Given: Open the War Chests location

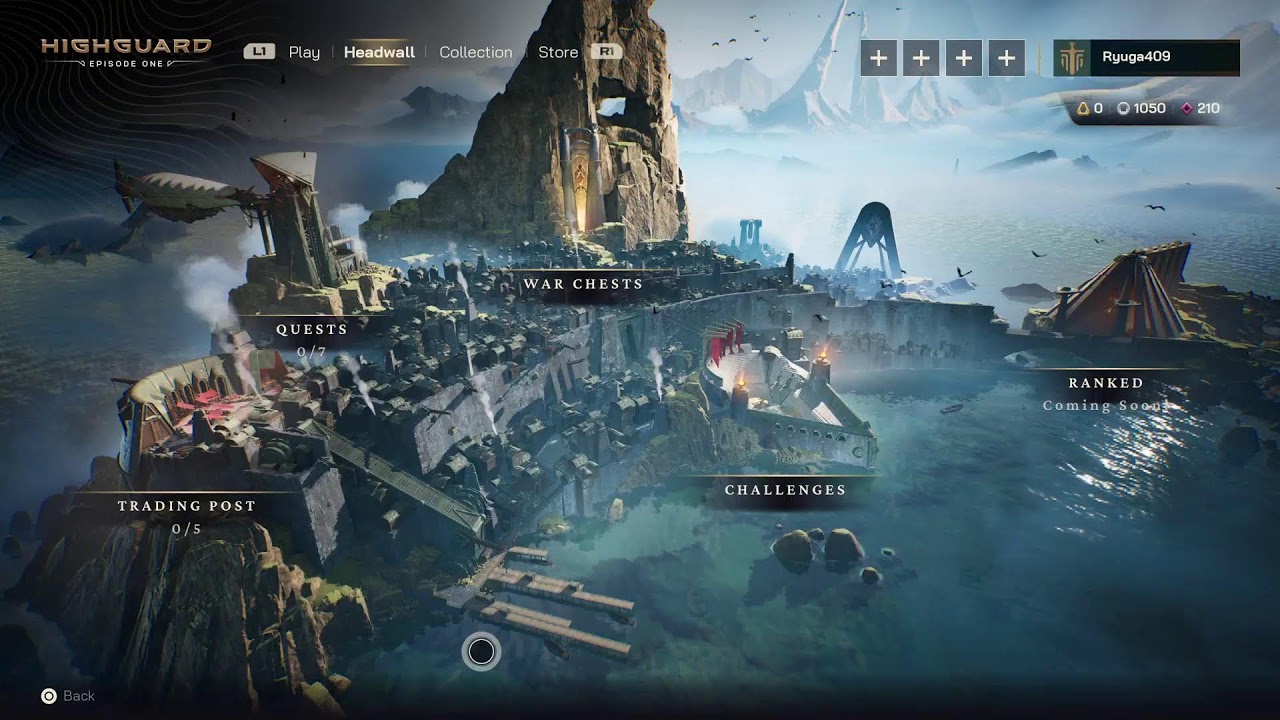Looking at the screenshot, I should point(583,284).
